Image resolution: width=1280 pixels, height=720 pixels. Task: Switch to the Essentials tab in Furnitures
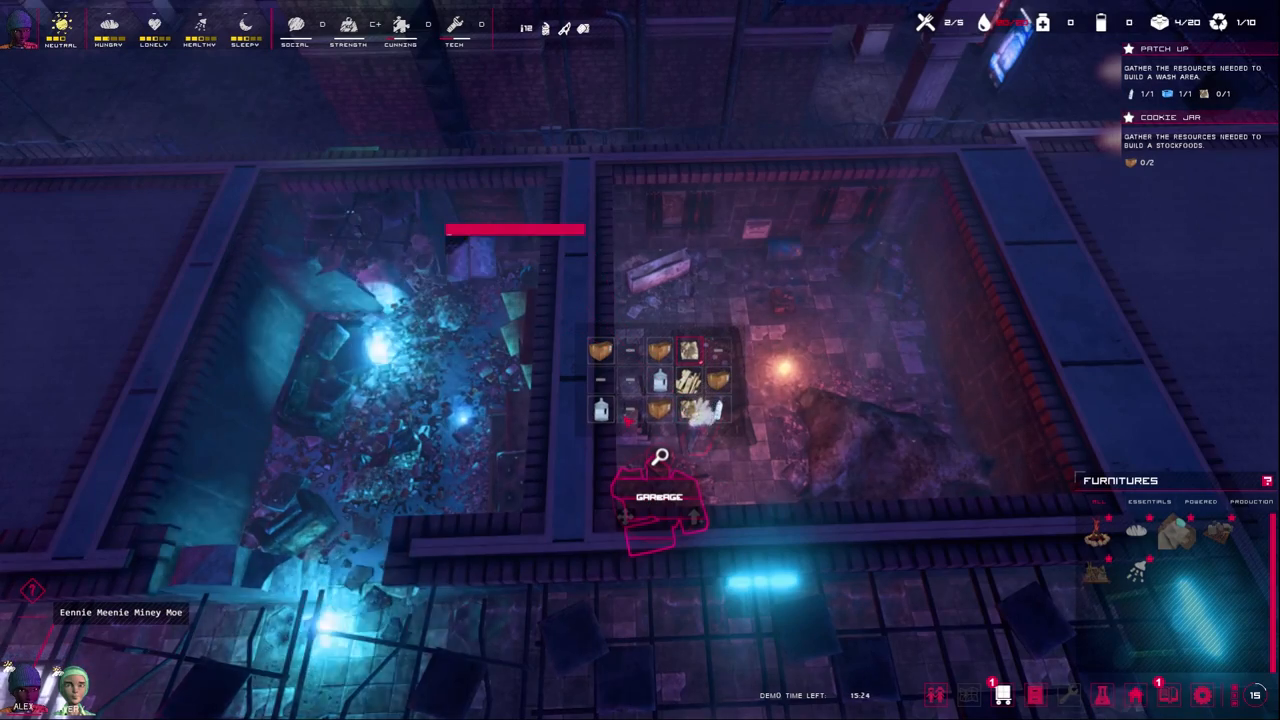coord(1150,502)
